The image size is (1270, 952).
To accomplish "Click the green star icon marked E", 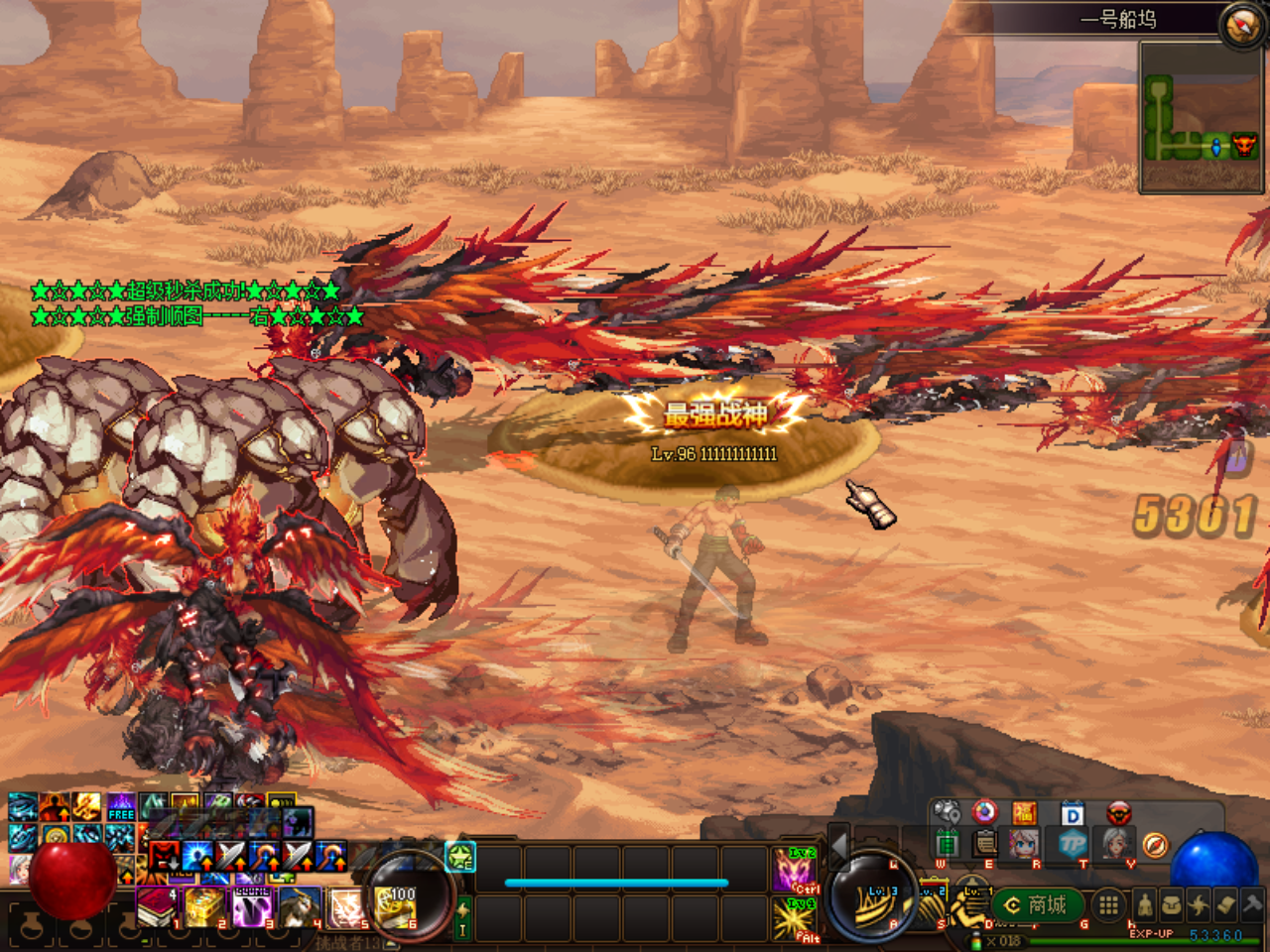I will 460,856.
